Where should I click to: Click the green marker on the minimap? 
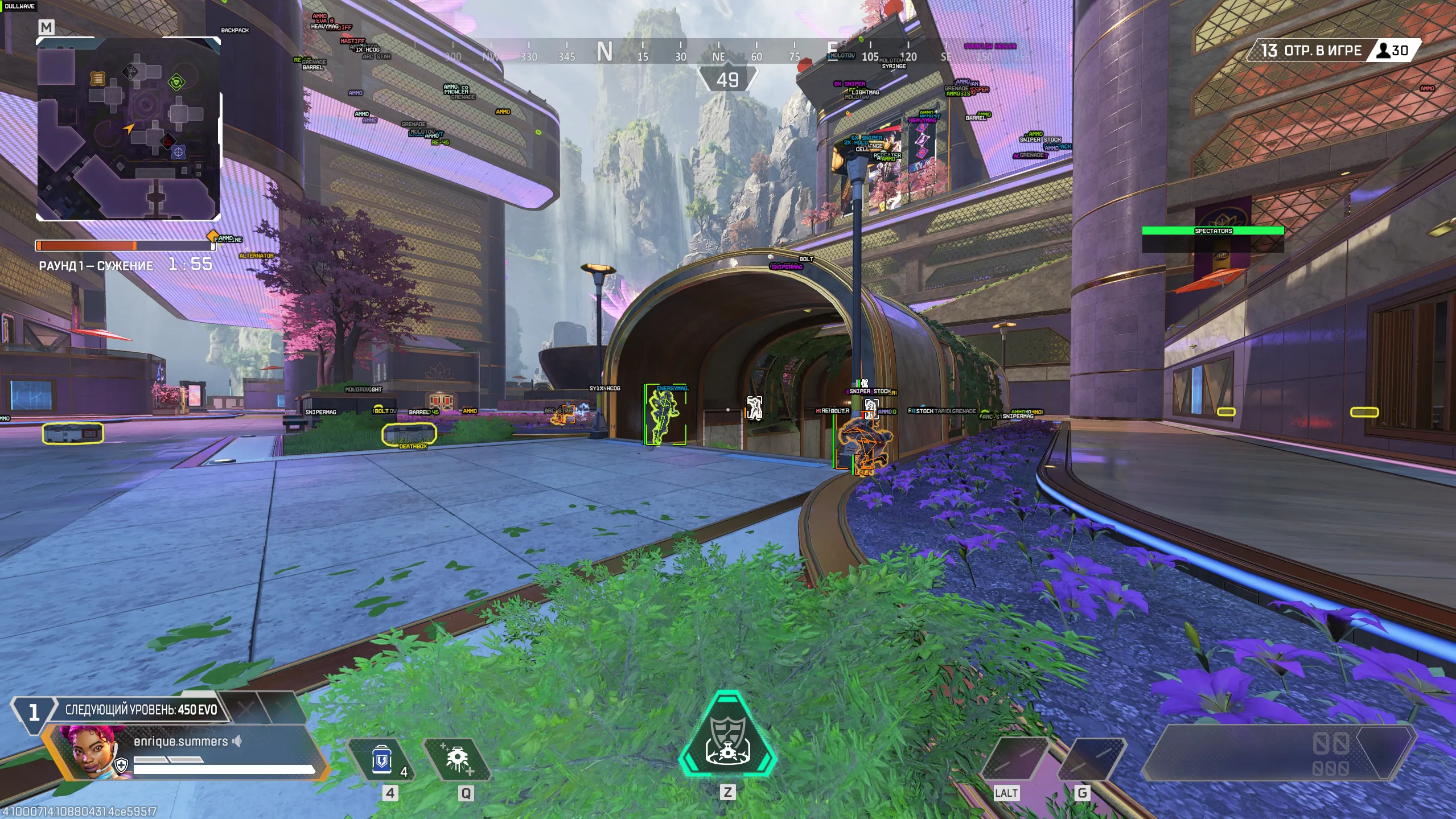176,83
